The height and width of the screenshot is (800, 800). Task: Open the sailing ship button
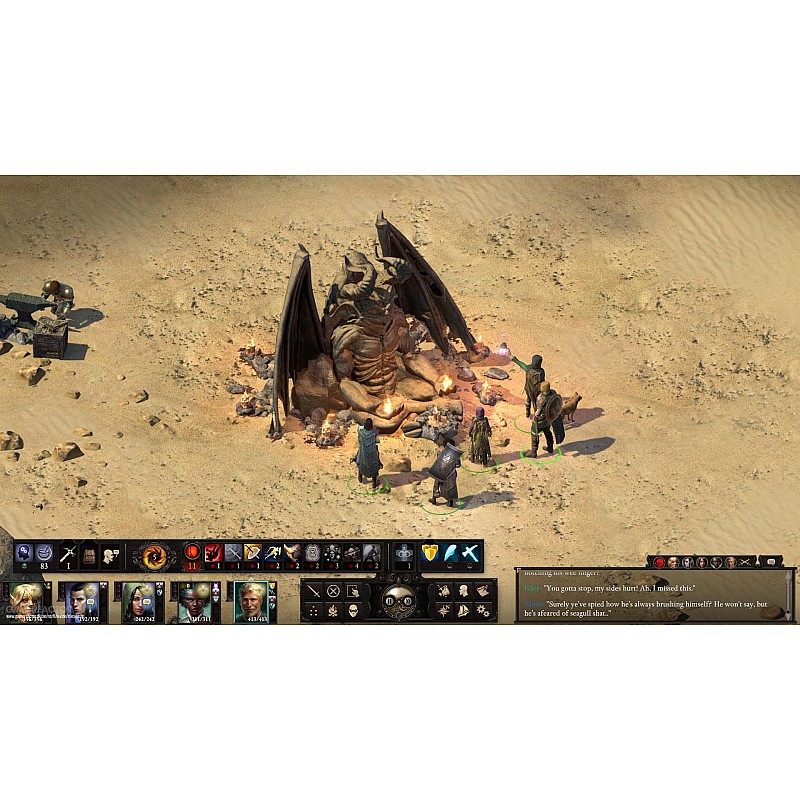[x=463, y=610]
